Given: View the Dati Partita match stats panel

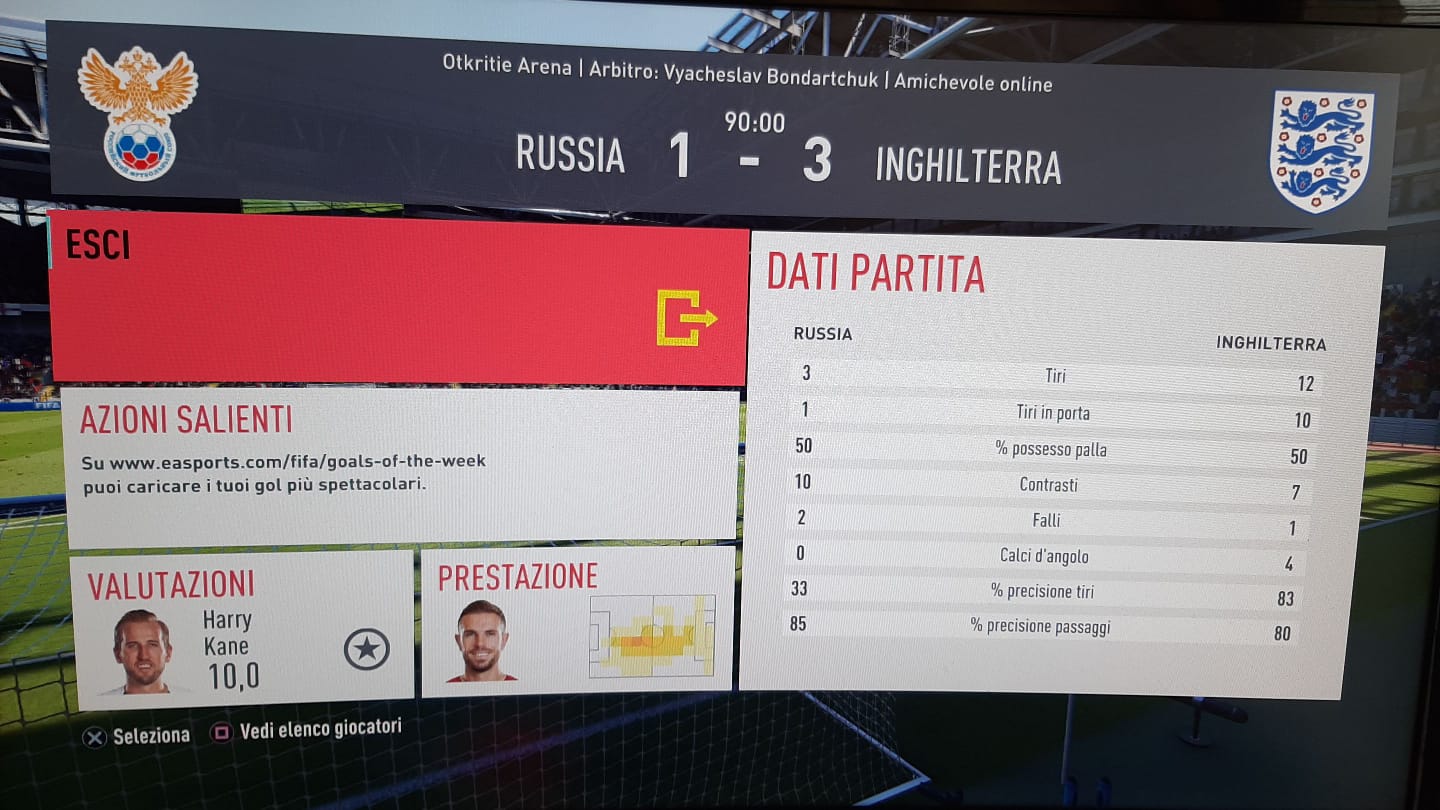Looking at the screenshot, I should click(1058, 460).
